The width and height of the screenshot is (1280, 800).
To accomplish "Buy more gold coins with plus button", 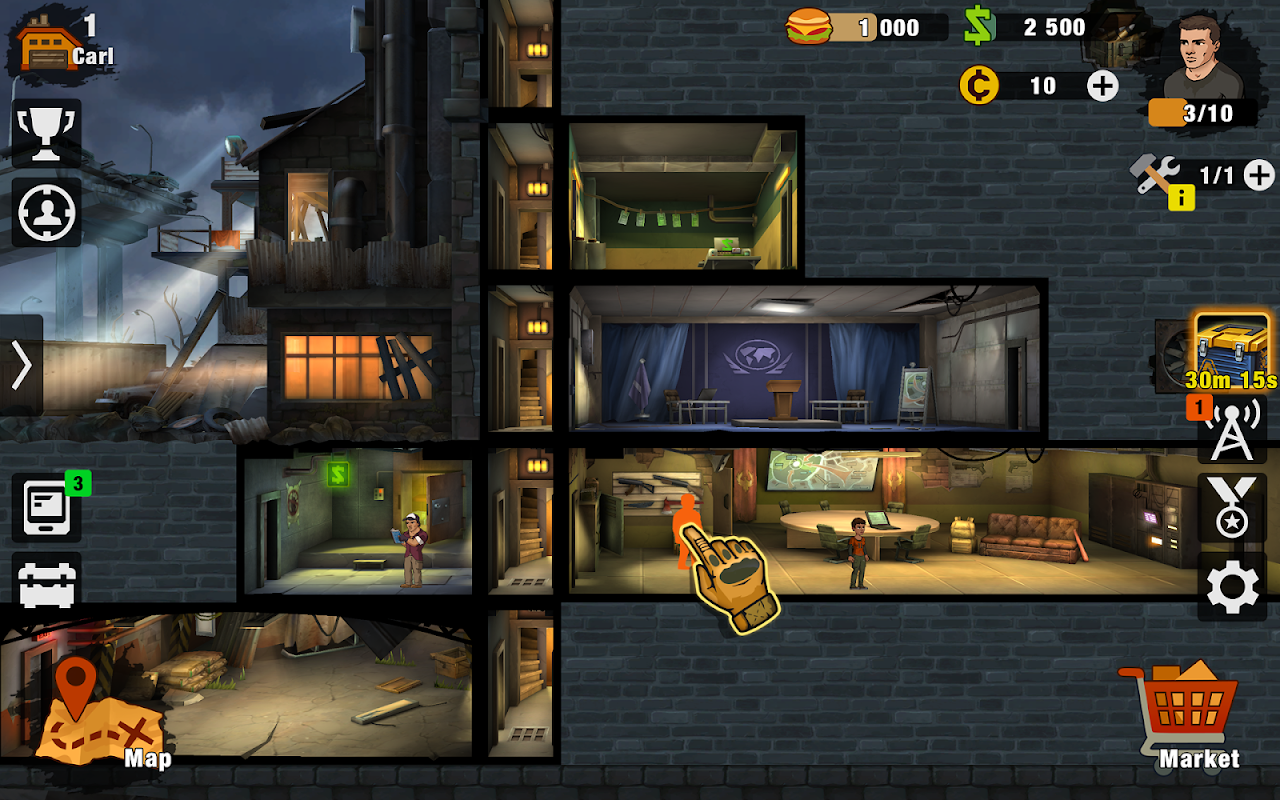I will 1102,86.
